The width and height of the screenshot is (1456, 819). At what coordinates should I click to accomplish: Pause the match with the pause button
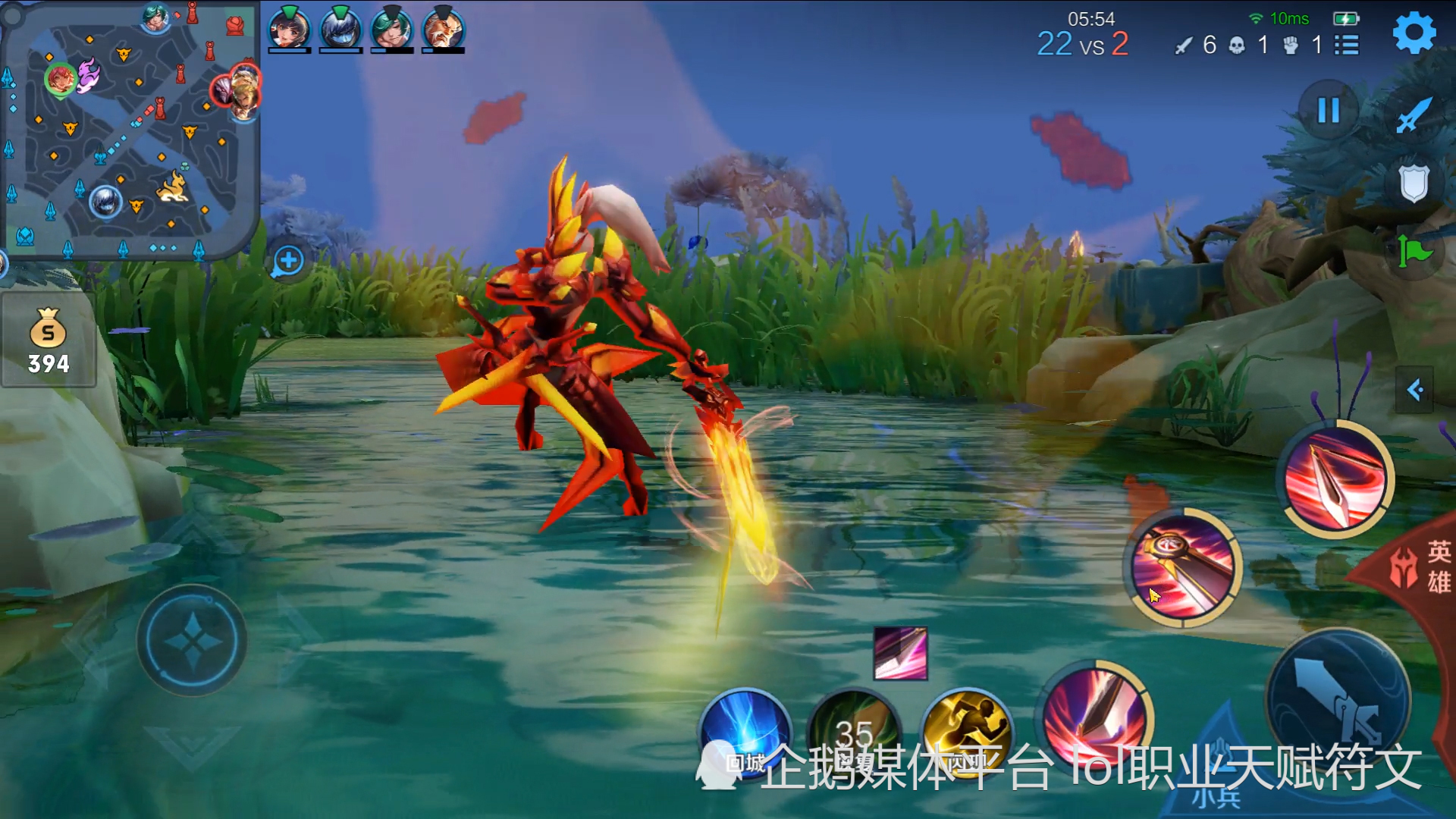coord(1328,111)
